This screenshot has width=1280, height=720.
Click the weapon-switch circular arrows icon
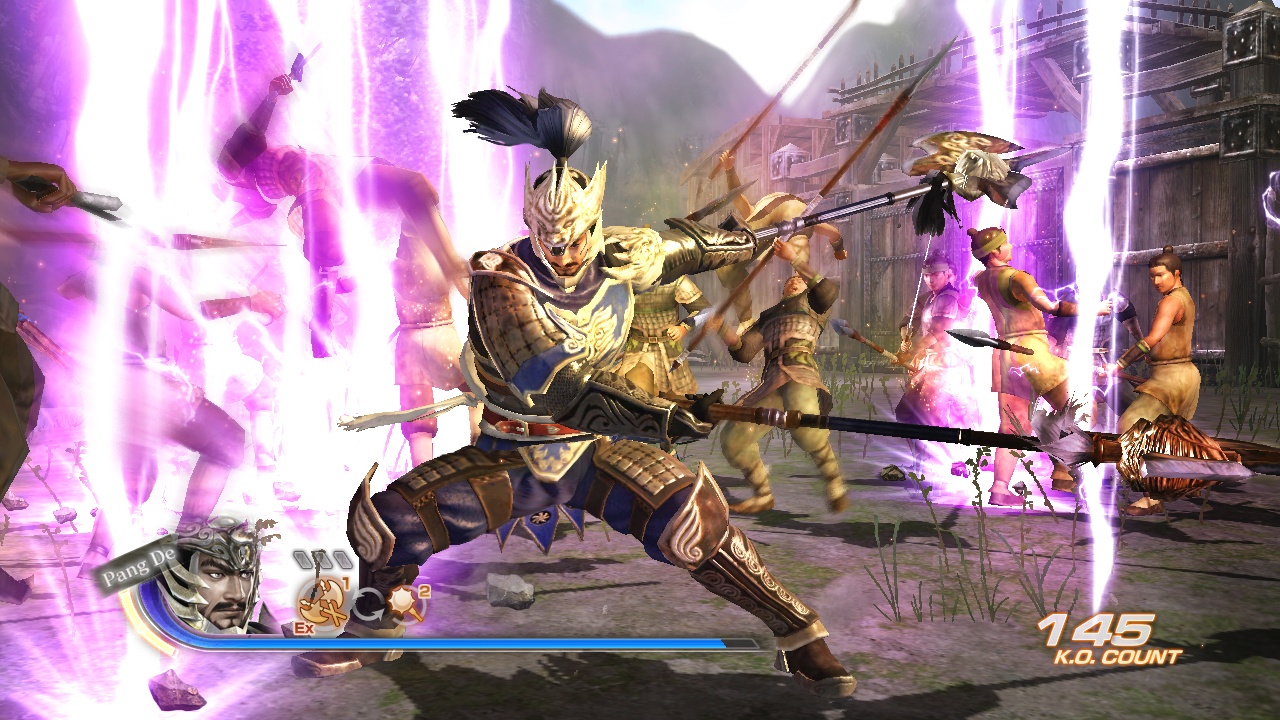368,604
